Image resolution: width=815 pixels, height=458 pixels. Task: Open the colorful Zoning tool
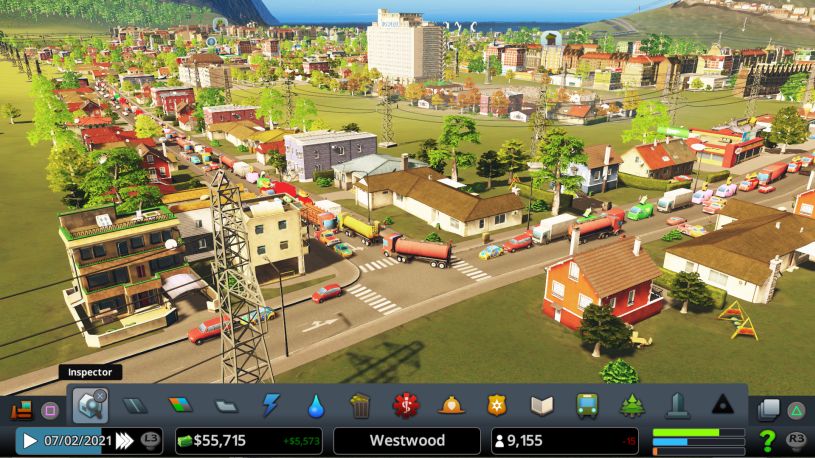pos(180,406)
